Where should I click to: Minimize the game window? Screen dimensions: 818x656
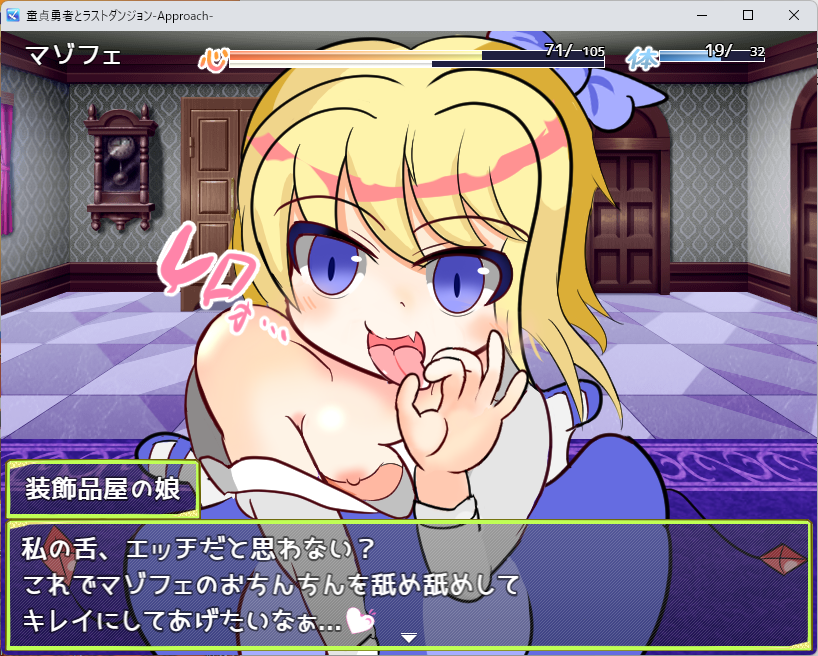tap(702, 16)
